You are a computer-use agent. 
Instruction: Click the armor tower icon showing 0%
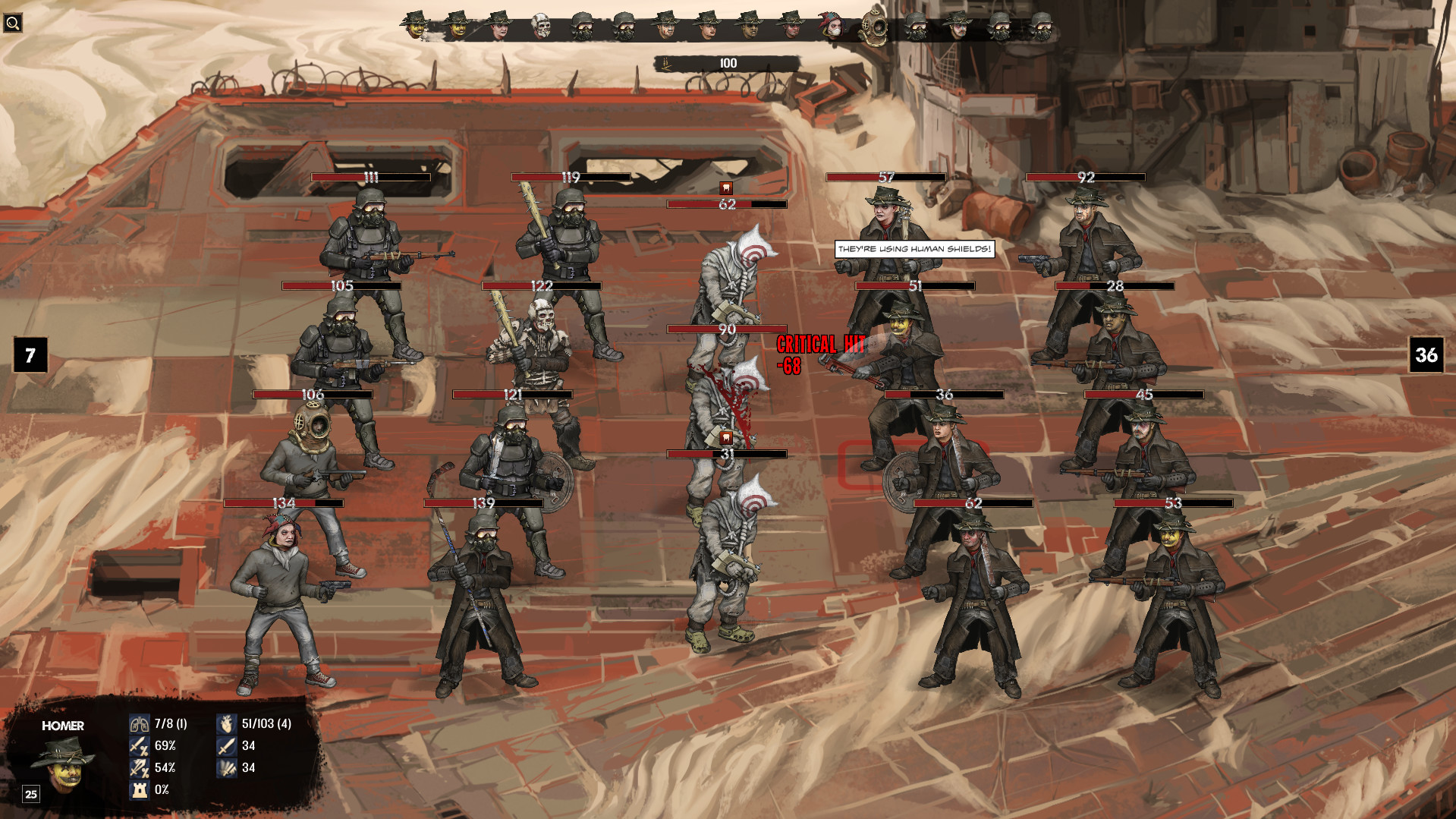click(140, 792)
